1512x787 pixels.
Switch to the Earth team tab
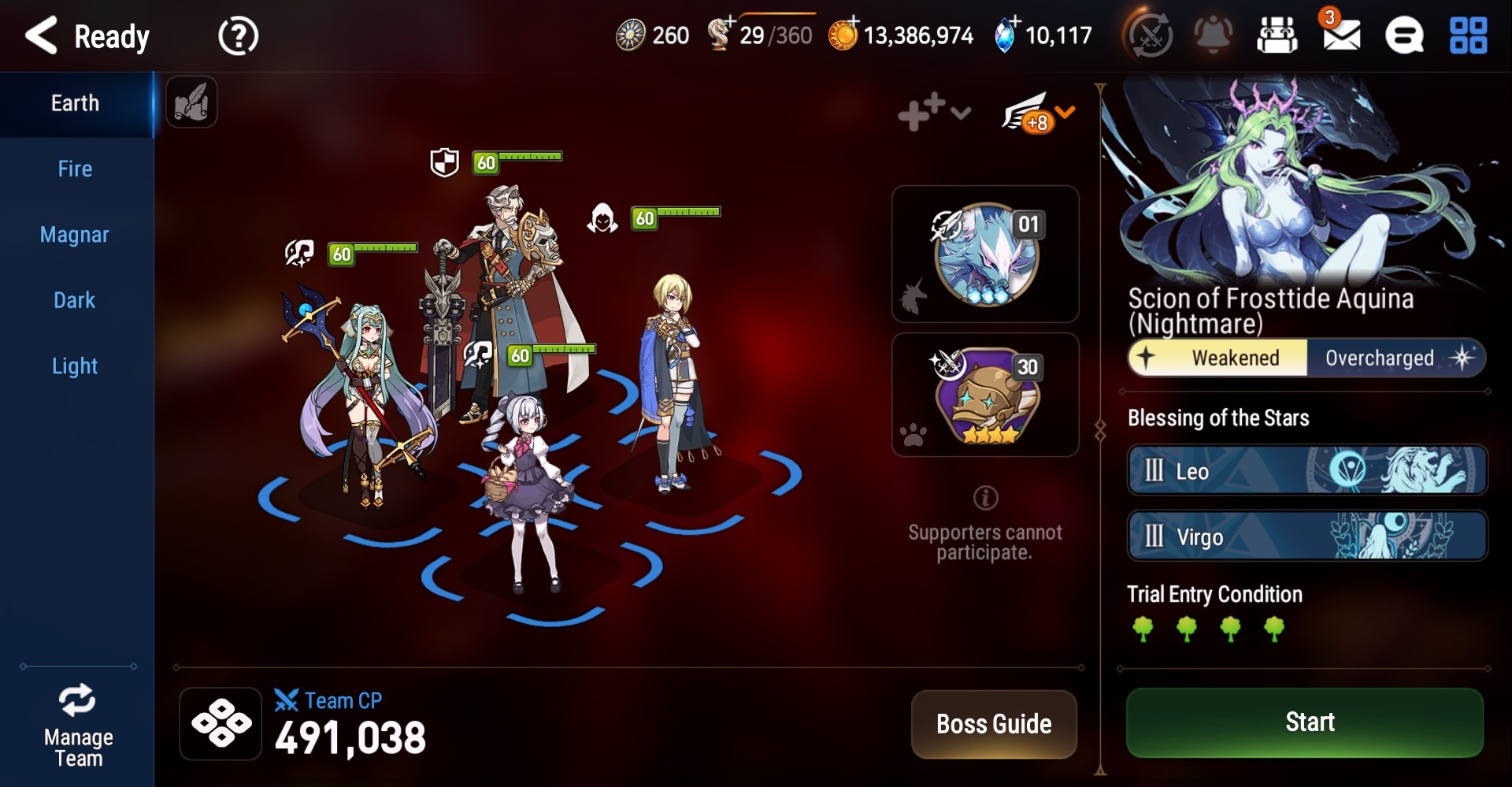point(76,103)
